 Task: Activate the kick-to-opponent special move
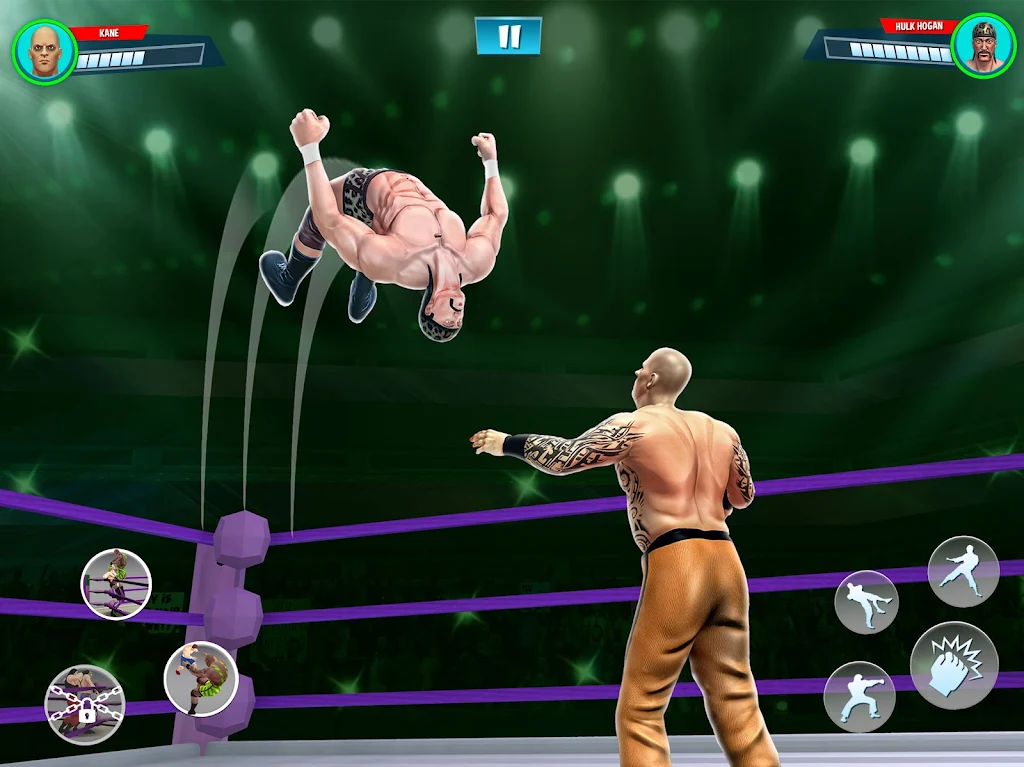200,678
